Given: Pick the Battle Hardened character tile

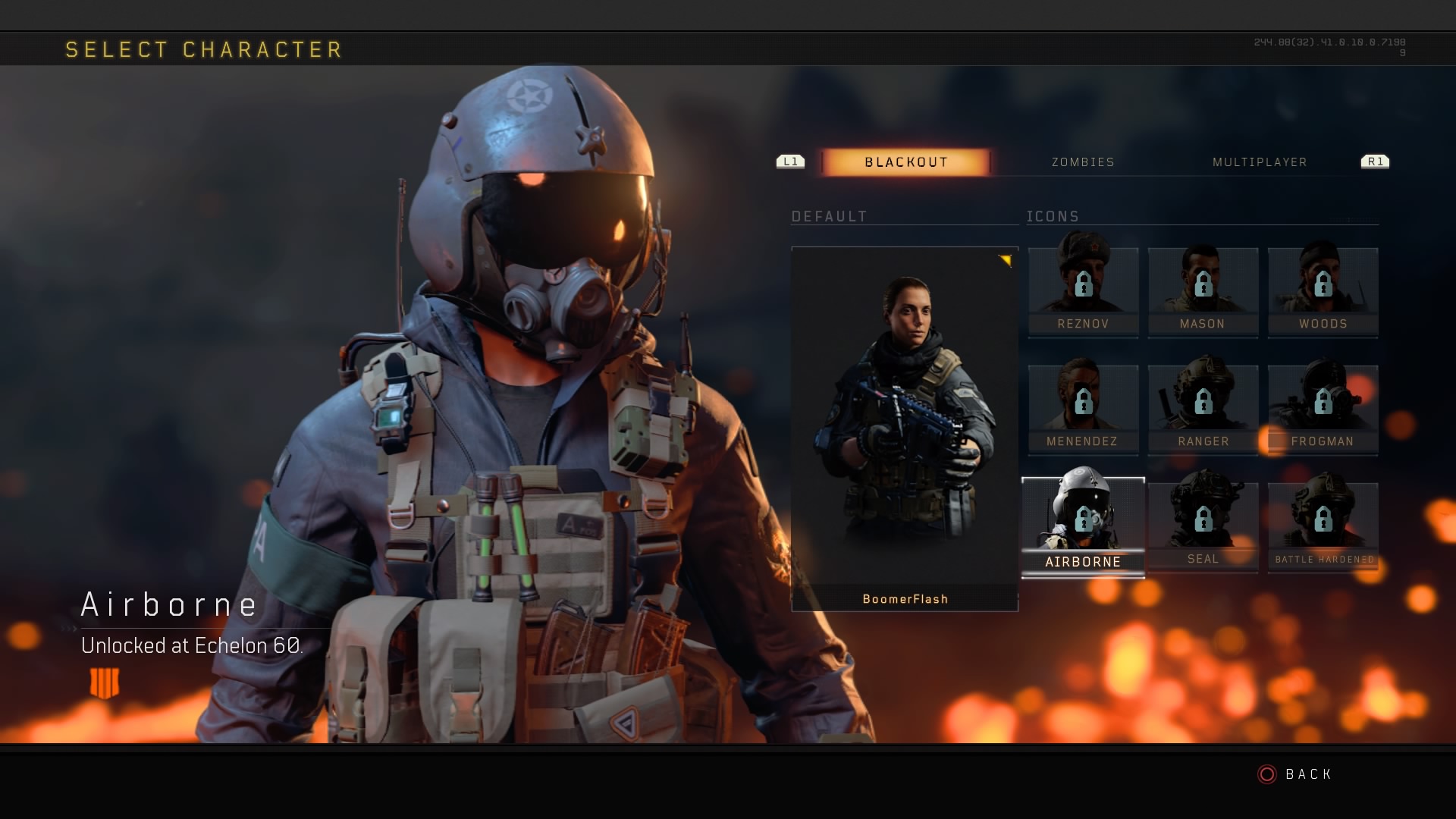Looking at the screenshot, I should (1323, 527).
